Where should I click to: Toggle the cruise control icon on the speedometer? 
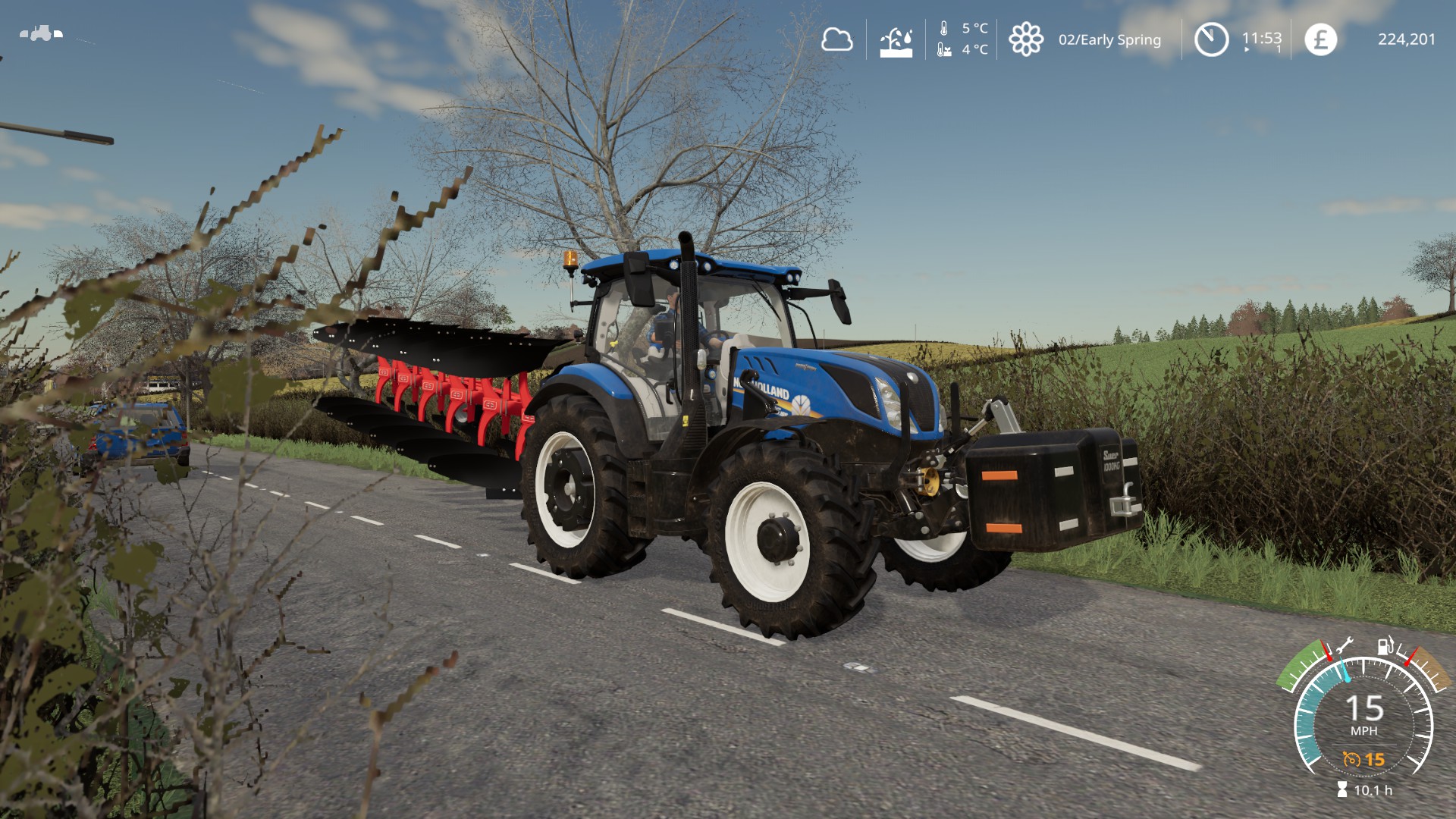click(1351, 759)
